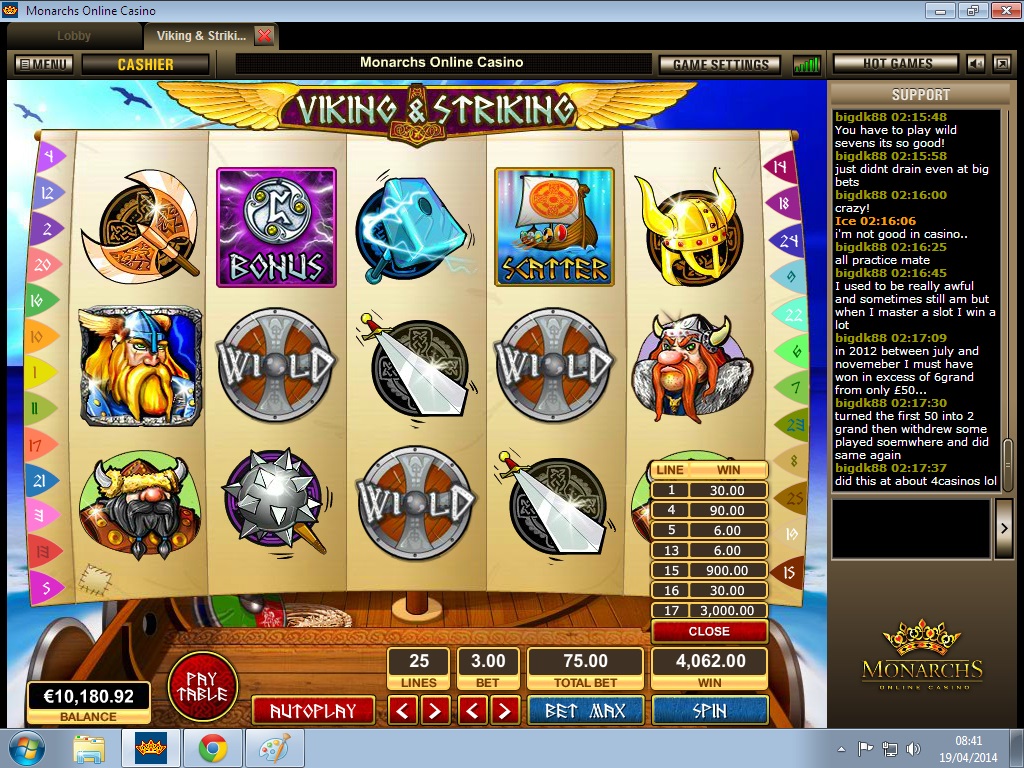Increase the number of lines
Viewport: 1024px width, 768px height.
[x=435, y=711]
